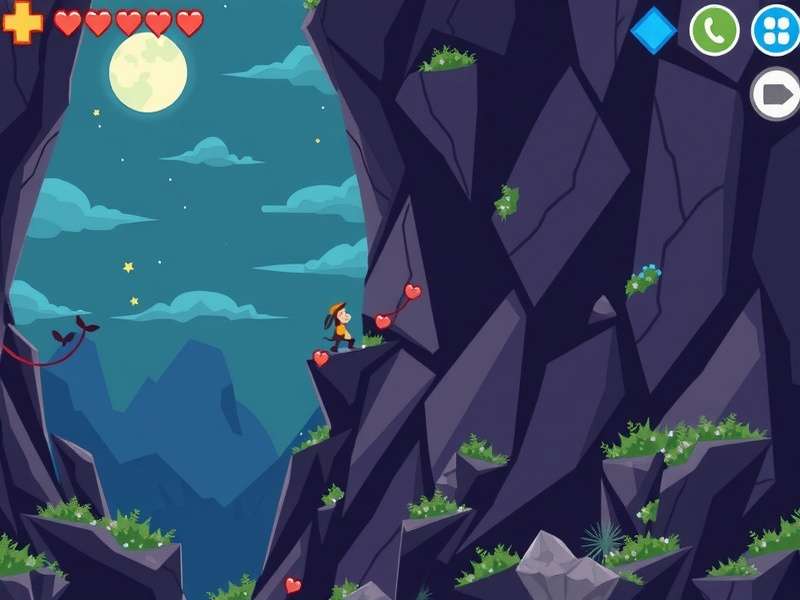This screenshot has width=800, height=600.
Task: Click the yellow plus icon beside the hearts
Action: click(x=22, y=22)
